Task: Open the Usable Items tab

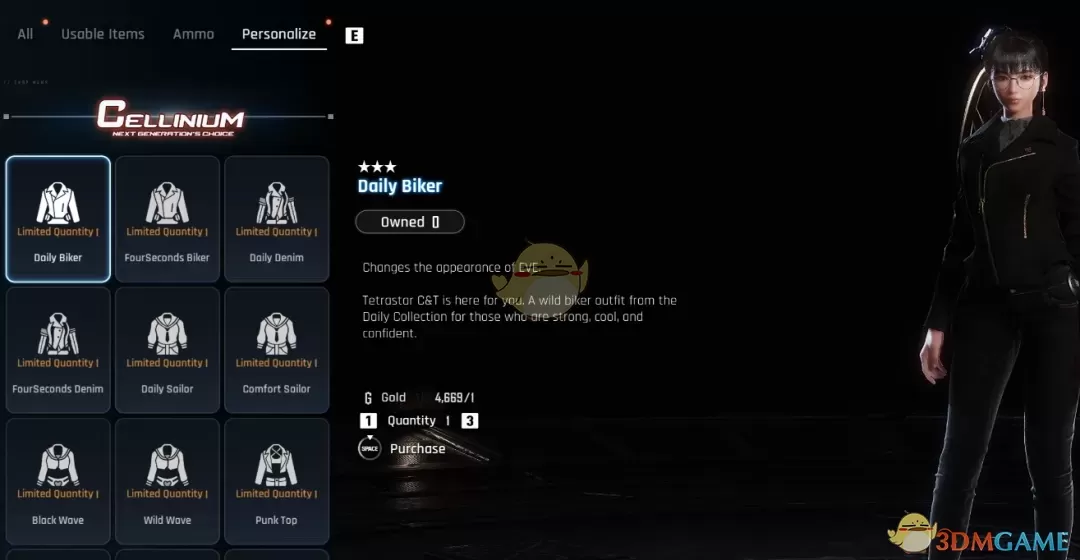Action: click(103, 34)
